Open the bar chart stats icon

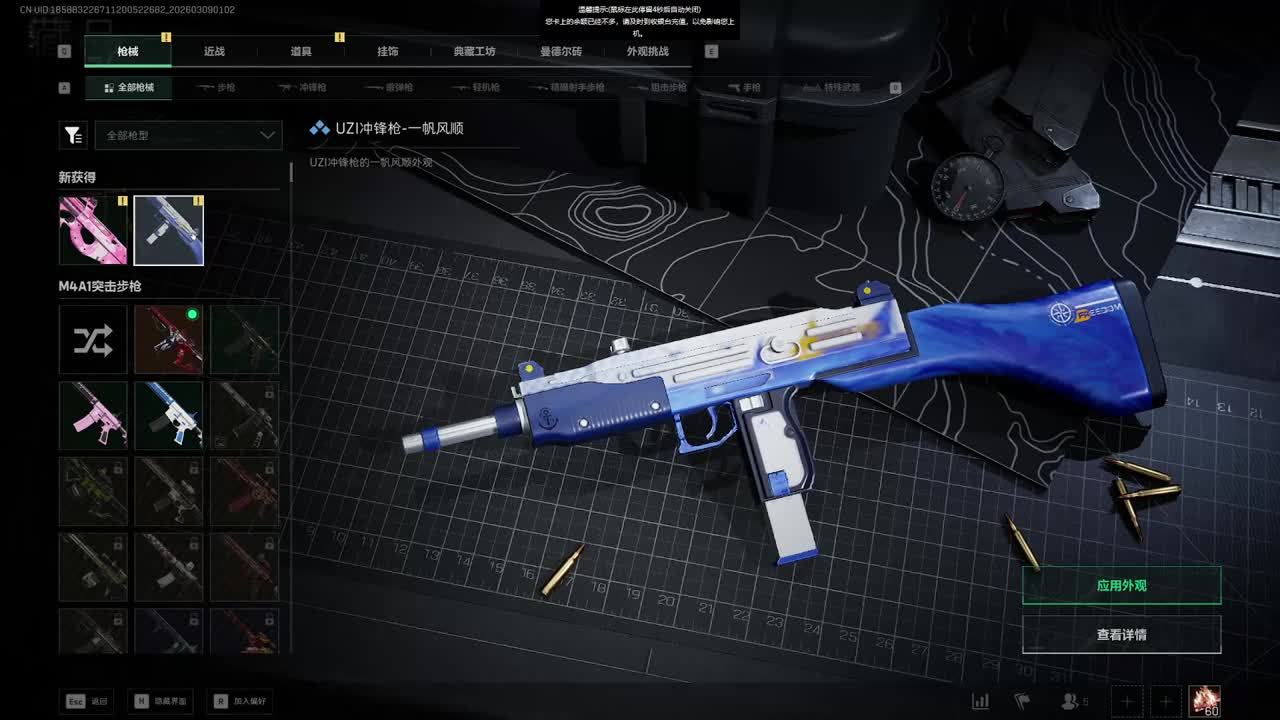tap(981, 701)
